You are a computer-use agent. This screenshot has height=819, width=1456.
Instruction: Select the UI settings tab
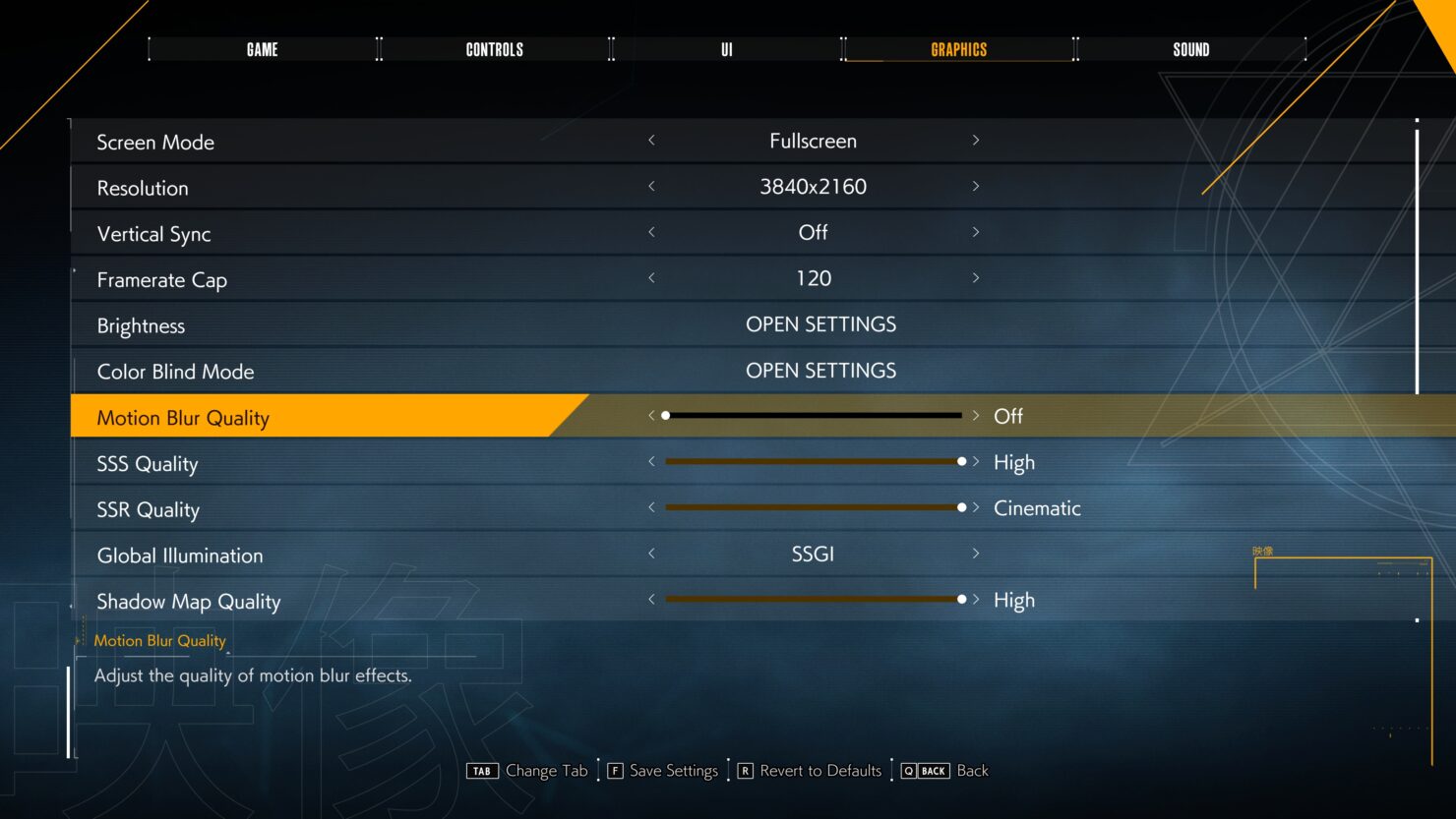pyautogui.click(x=726, y=49)
